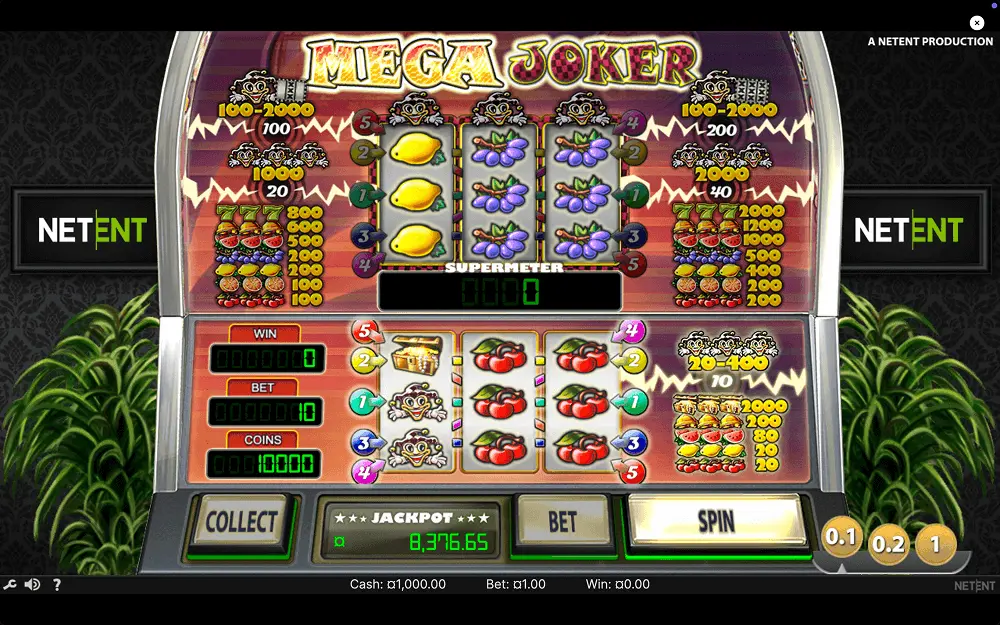Select the 0.1 coin value chip
This screenshot has width=1000, height=625.
(841, 538)
